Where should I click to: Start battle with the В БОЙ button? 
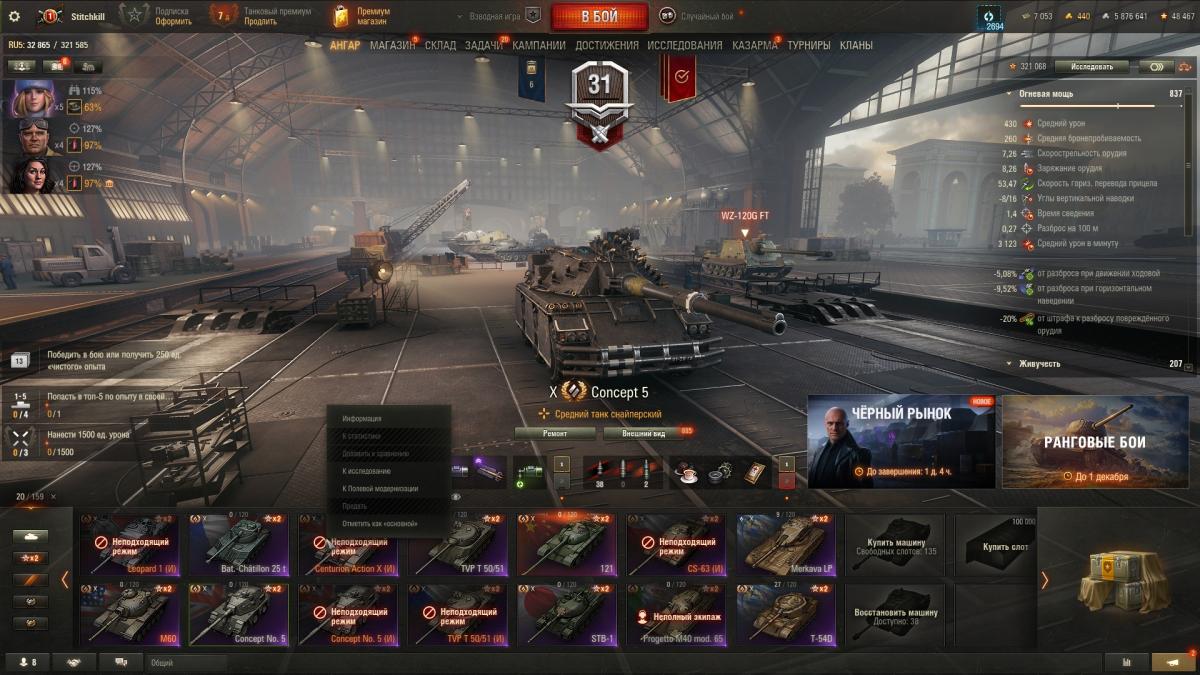600,17
